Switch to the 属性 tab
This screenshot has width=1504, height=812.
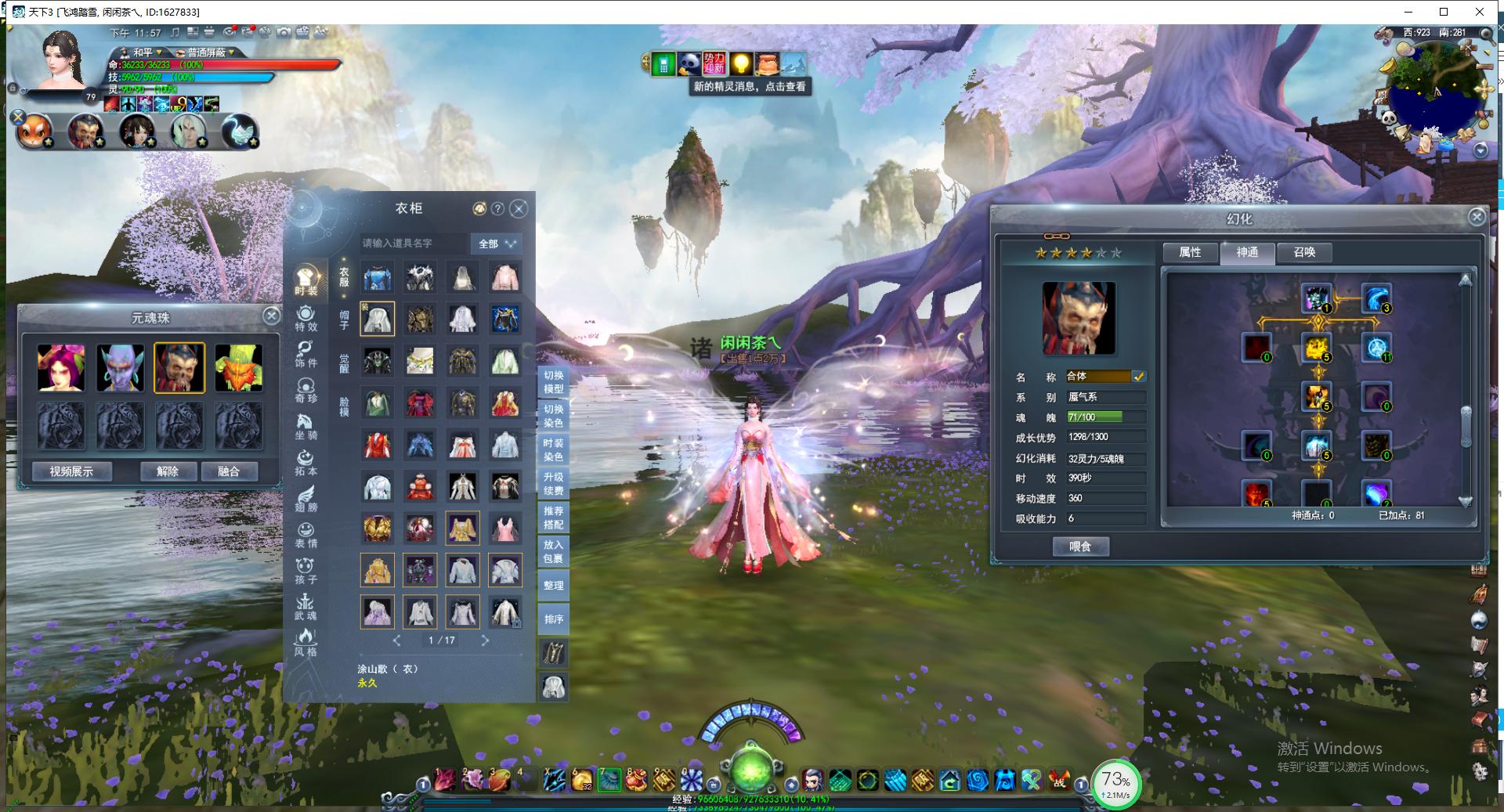[x=1189, y=252]
